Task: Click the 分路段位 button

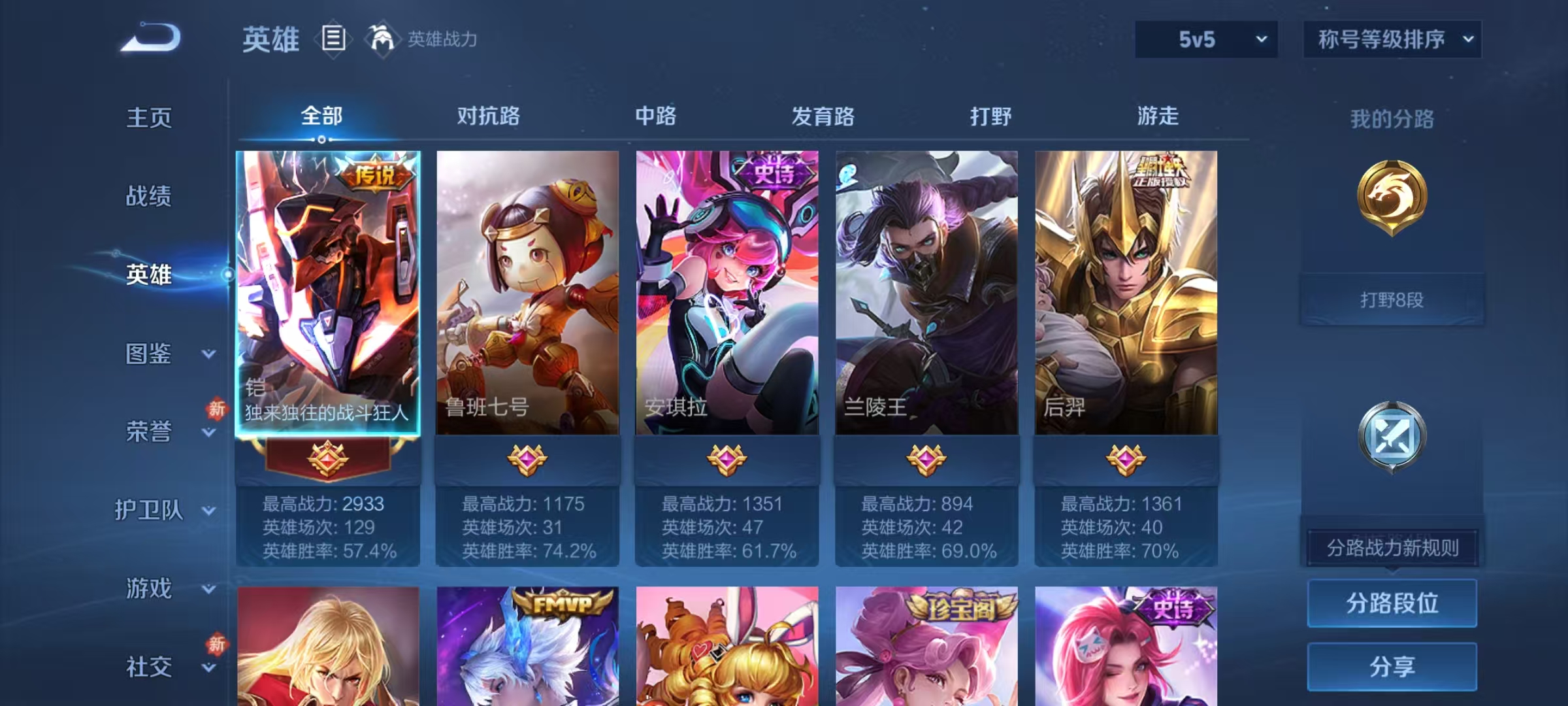Action: [1392, 603]
